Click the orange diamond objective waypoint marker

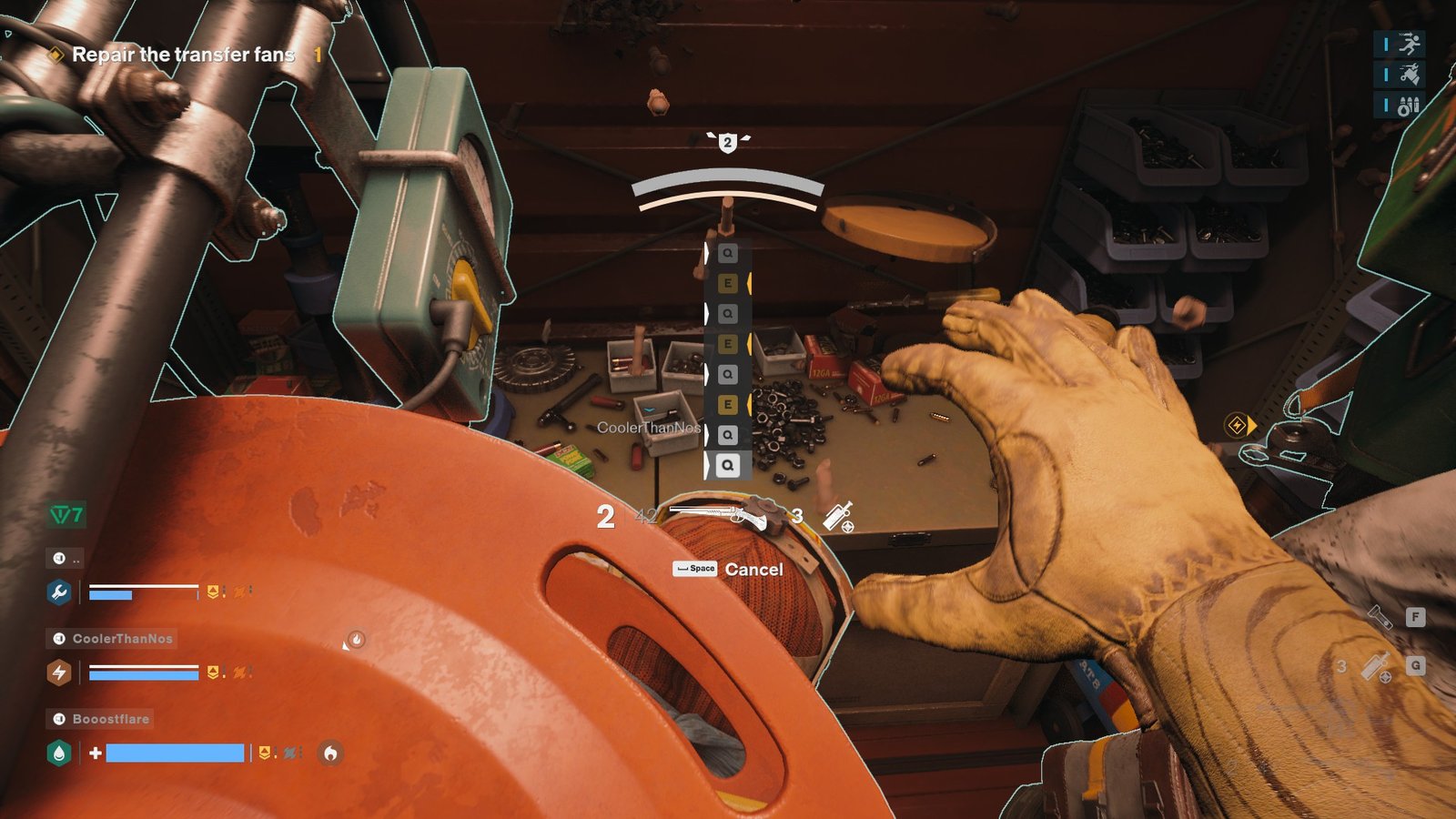[x=1238, y=425]
